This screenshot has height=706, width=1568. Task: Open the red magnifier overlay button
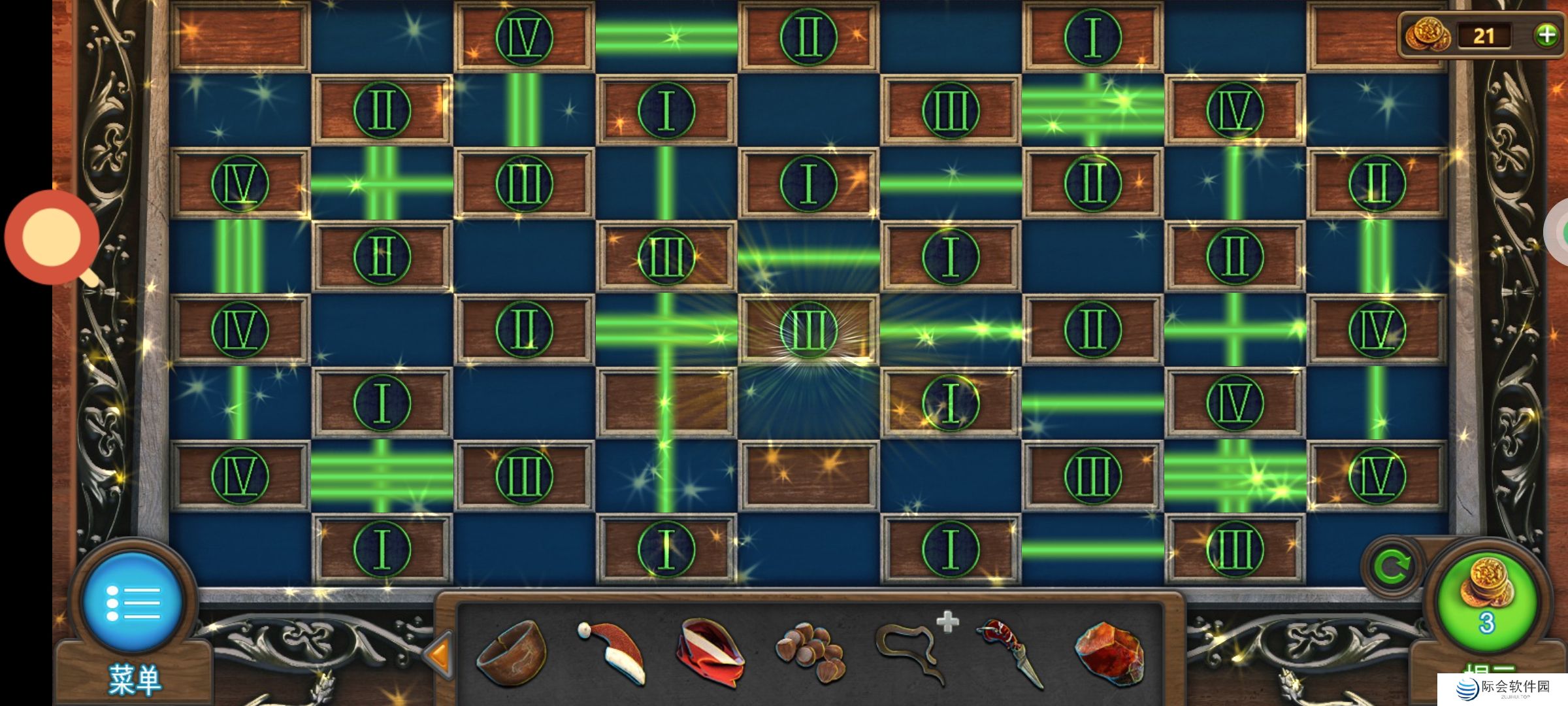pos(51,237)
